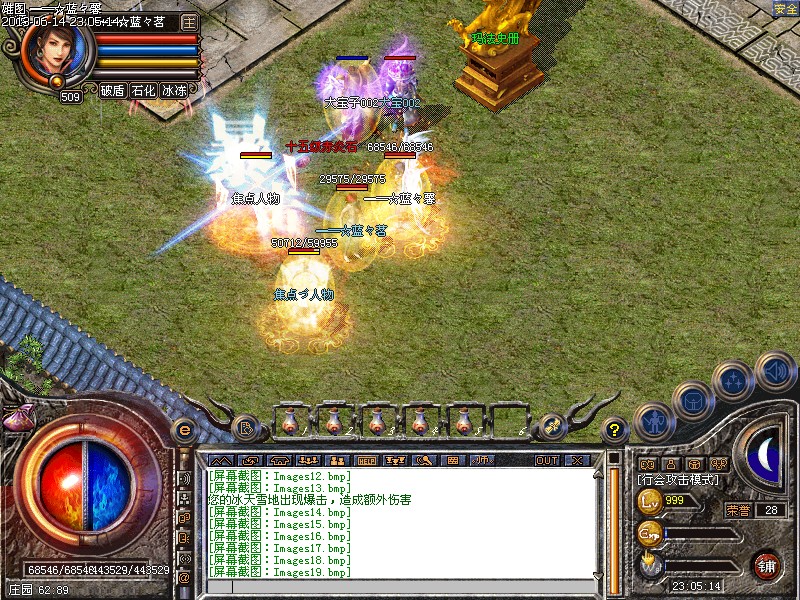Viewport: 800px width, 600px height.
Task: Use the potion in quick slot 1
Action: click(x=290, y=421)
